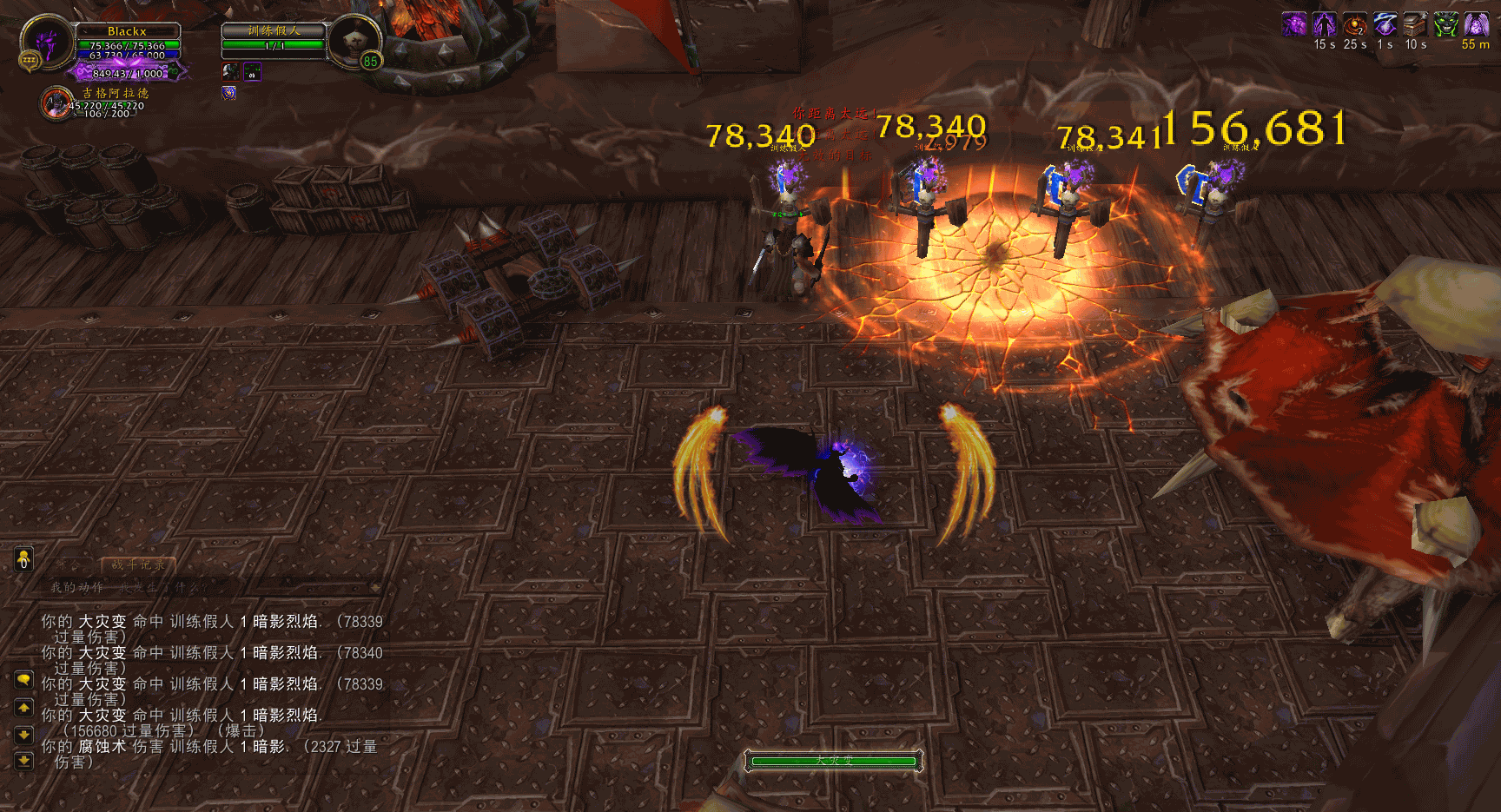Click the single chat scroll-down arrow button
Screen dimensions: 1501x812
pos(24,735)
